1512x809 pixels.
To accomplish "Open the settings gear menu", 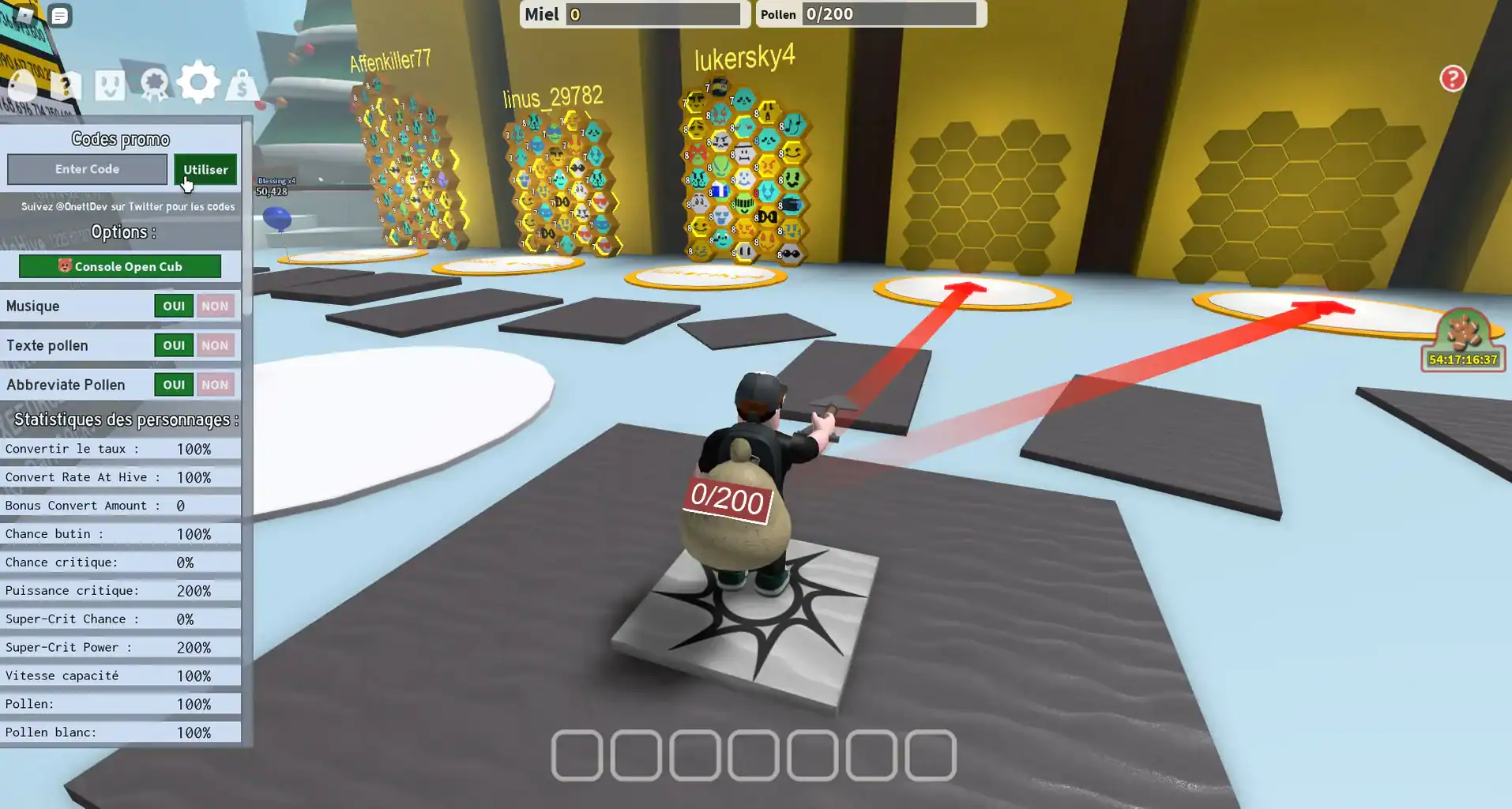I will click(x=198, y=81).
